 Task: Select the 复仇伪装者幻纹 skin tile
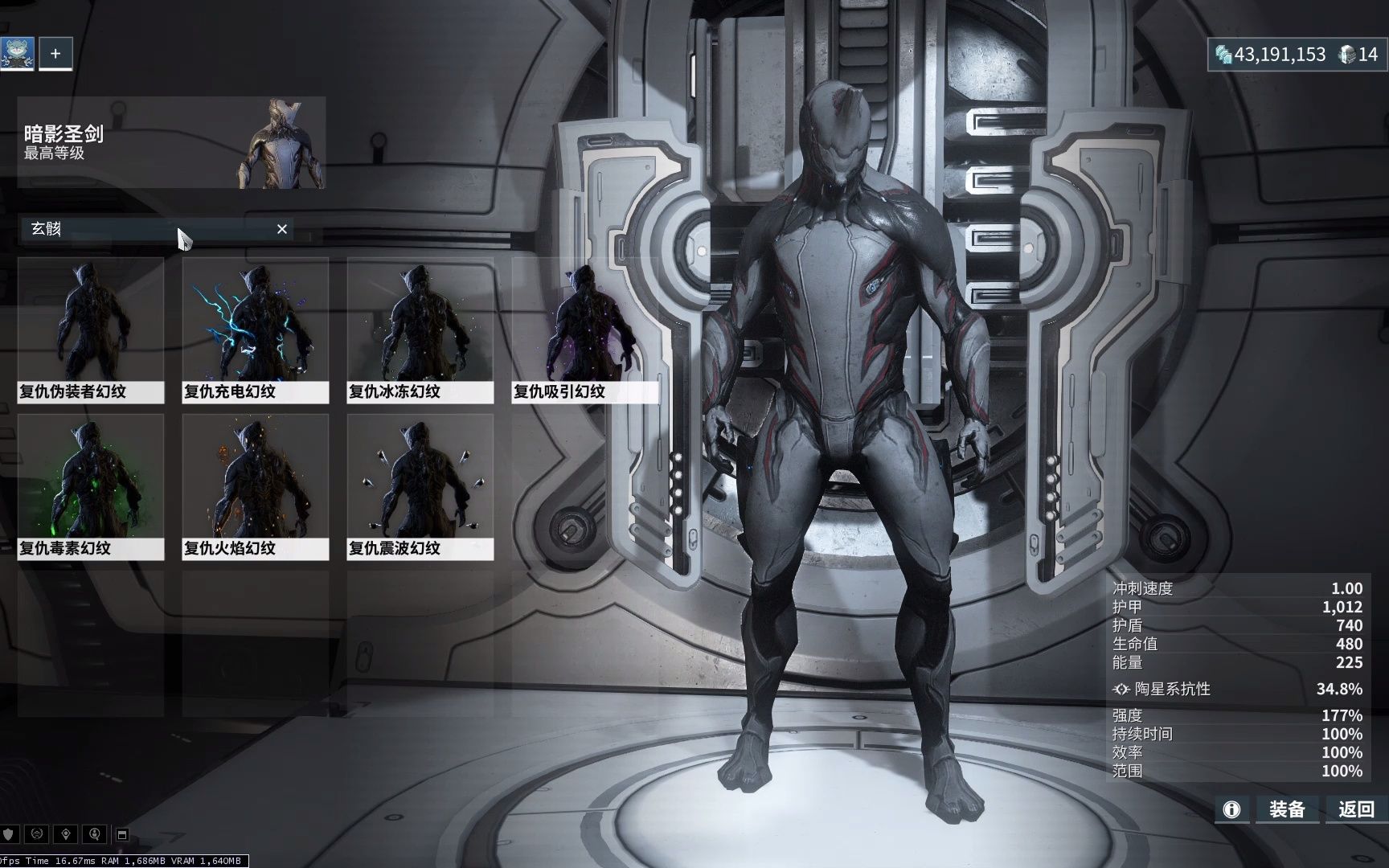[91, 330]
